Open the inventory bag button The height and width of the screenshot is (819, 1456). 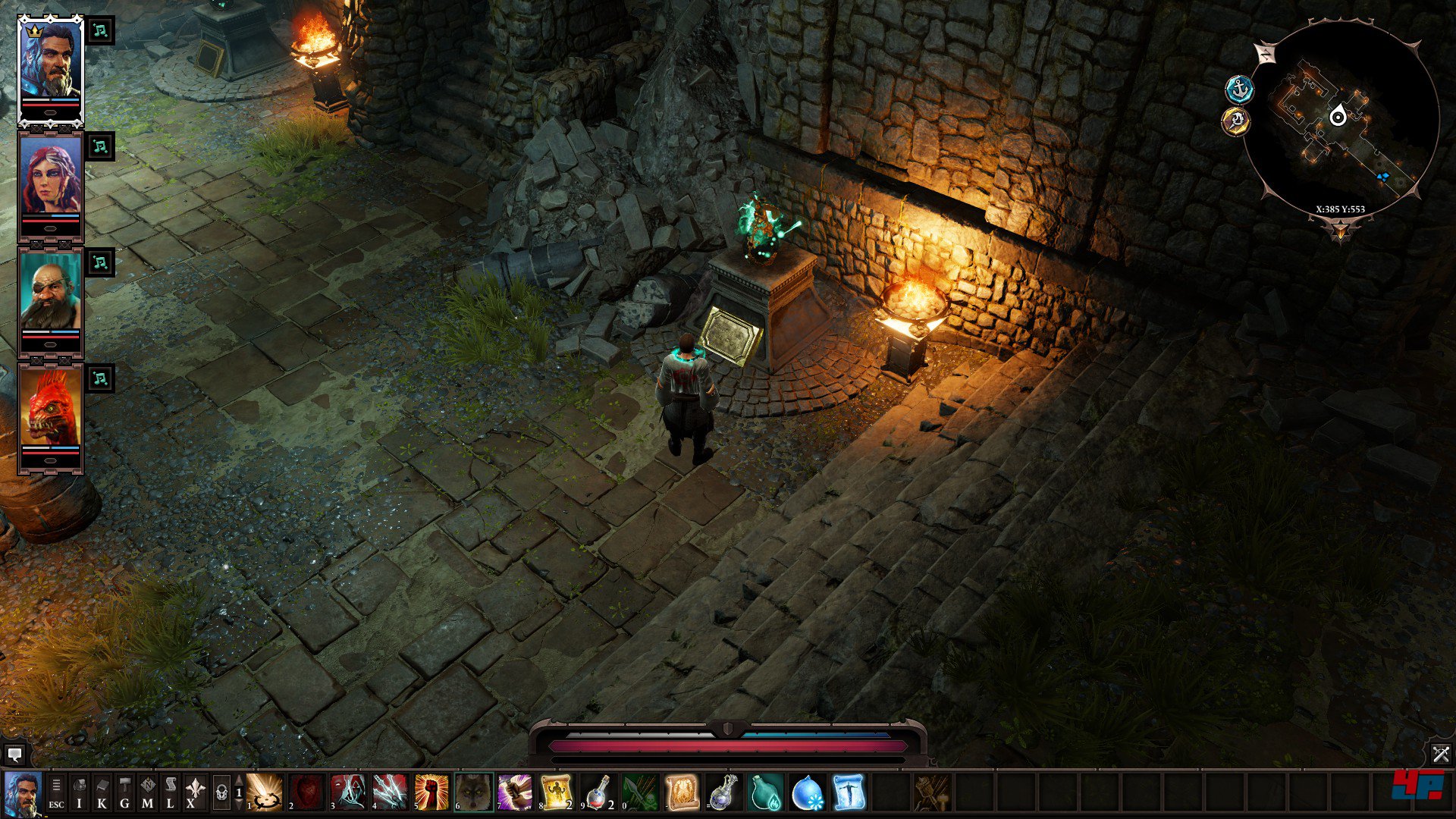pyautogui.click(x=79, y=792)
